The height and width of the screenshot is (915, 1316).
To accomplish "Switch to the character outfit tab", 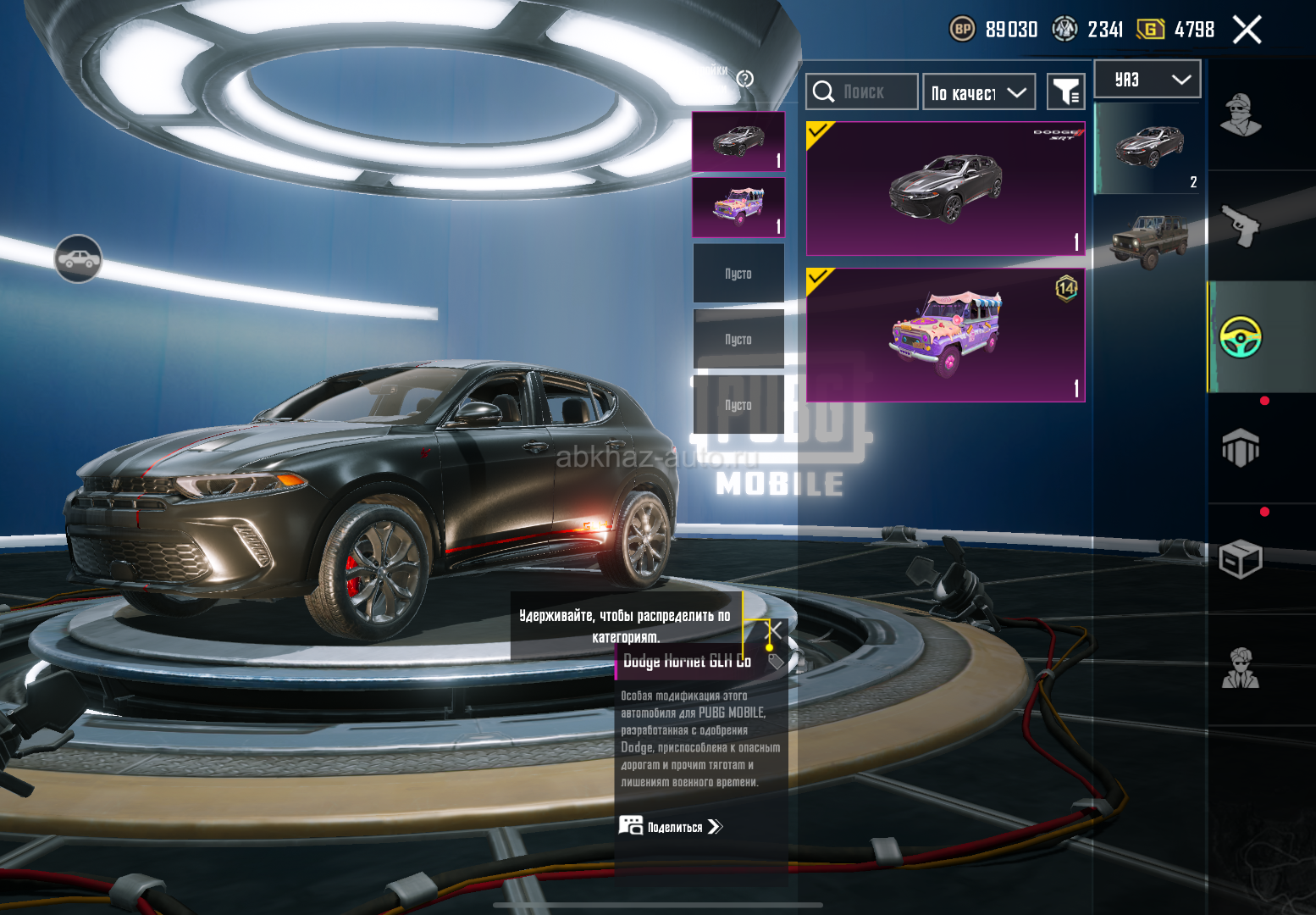I will 1241,114.
